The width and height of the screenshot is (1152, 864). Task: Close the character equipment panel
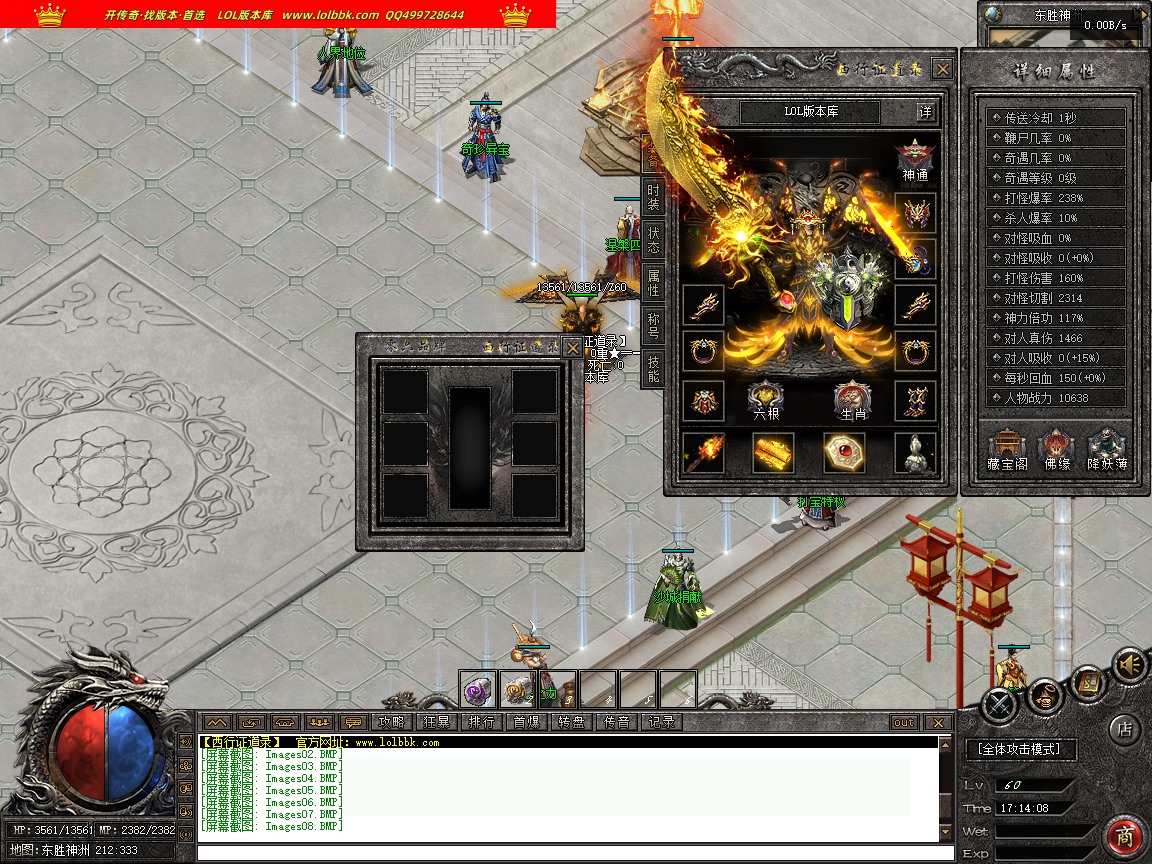(942, 69)
